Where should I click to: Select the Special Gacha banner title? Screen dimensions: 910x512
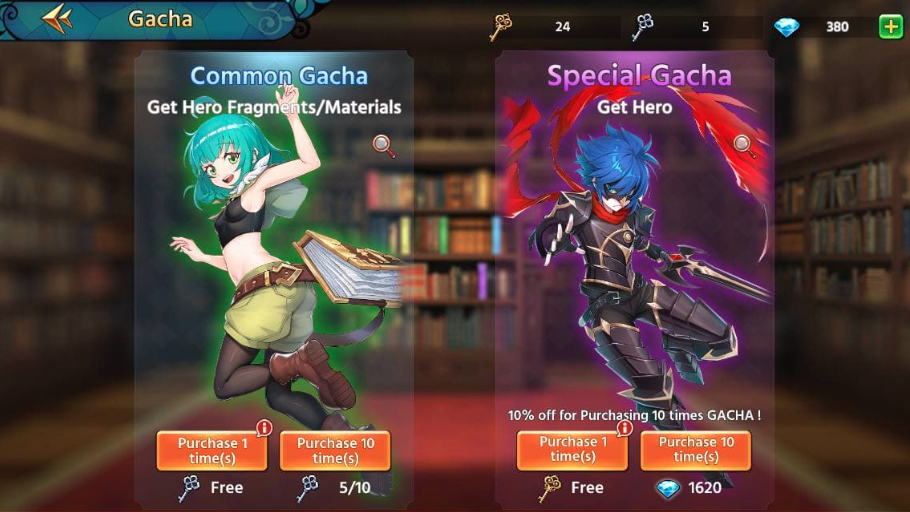coord(639,76)
